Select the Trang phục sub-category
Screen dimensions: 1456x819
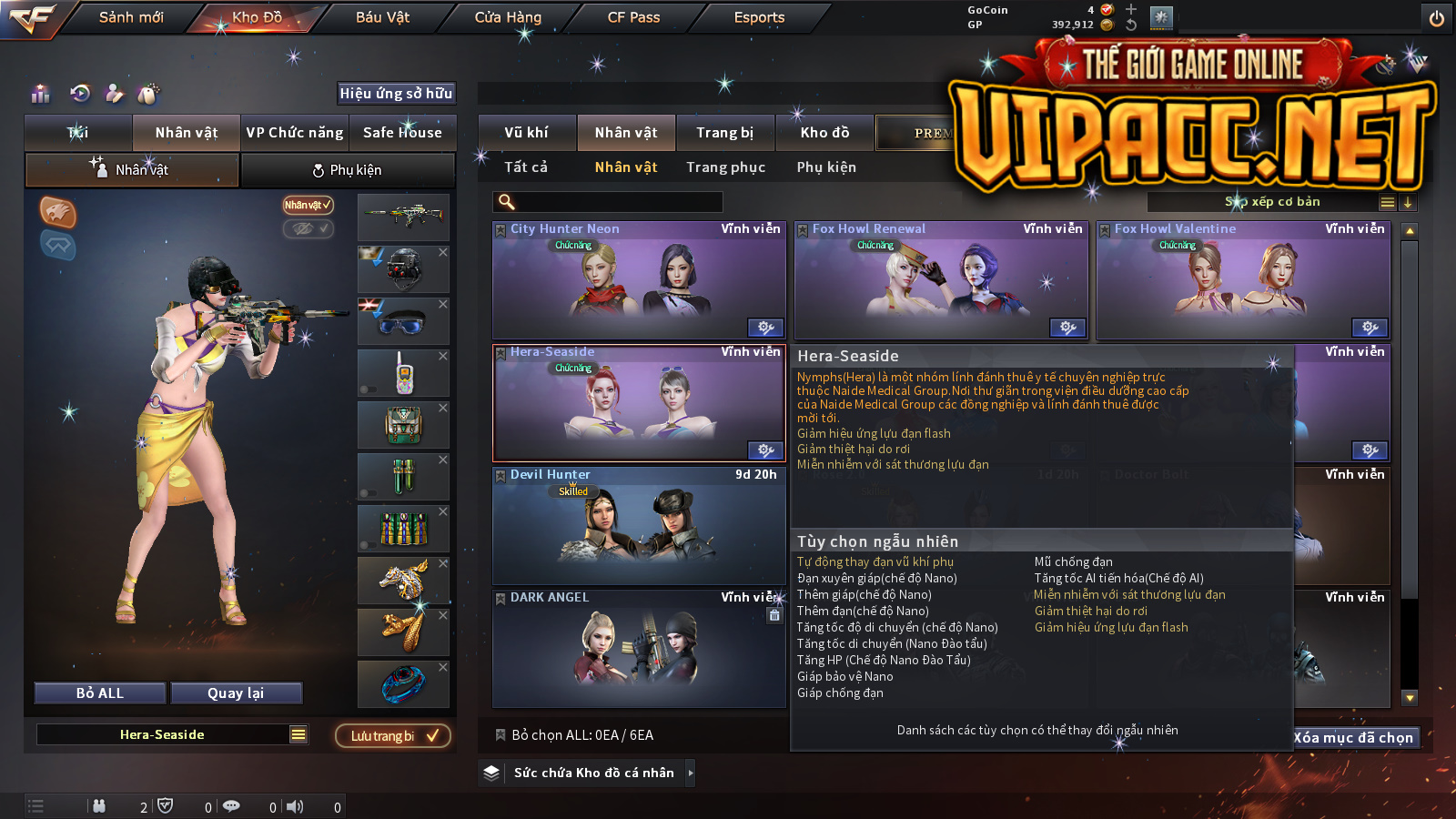pyautogui.click(x=725, y=167)
